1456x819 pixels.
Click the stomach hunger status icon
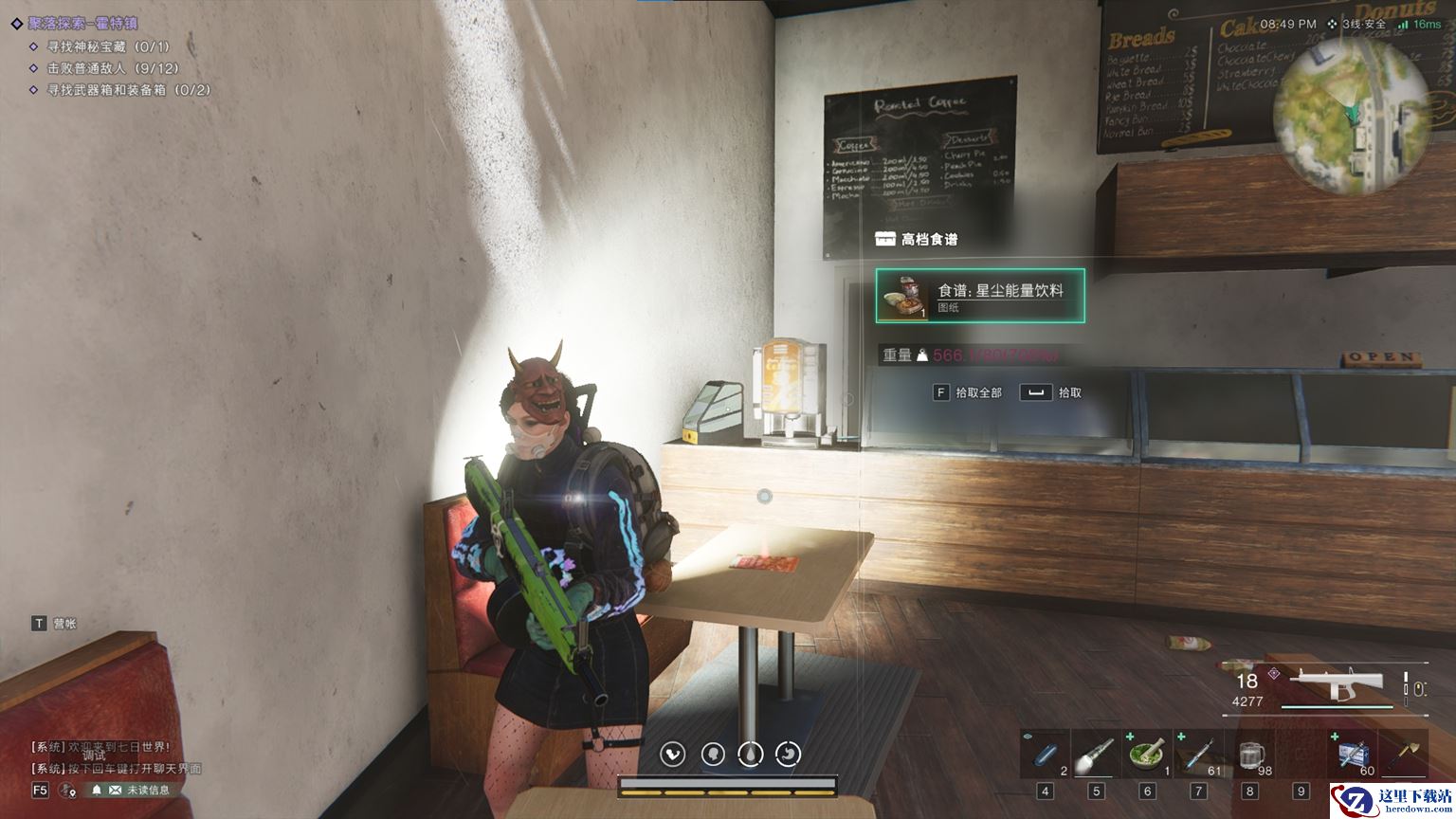coord(789,755)
